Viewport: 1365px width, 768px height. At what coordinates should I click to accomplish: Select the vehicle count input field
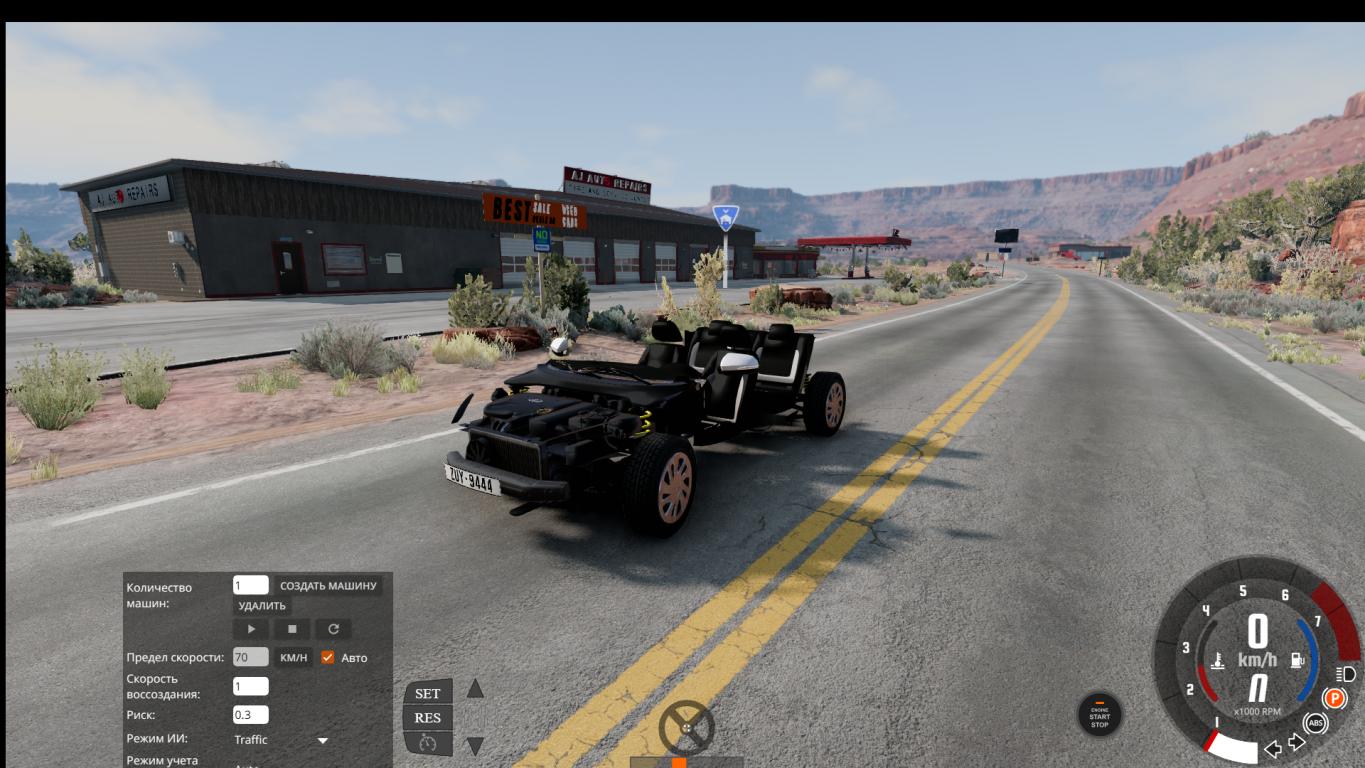(250, 586)
